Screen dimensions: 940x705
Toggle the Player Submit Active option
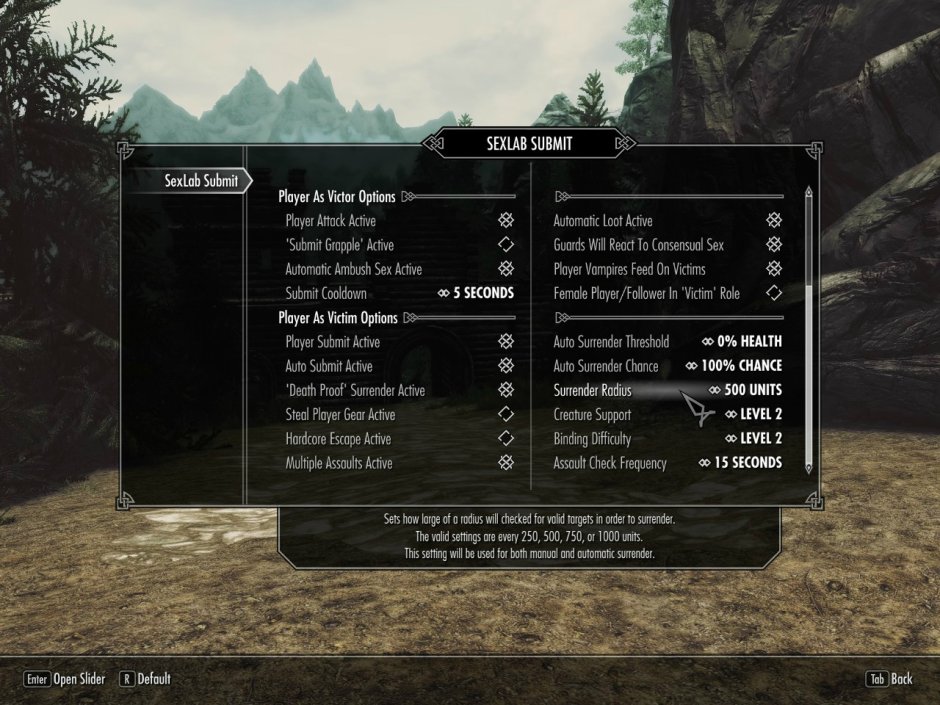coord(506,342)
